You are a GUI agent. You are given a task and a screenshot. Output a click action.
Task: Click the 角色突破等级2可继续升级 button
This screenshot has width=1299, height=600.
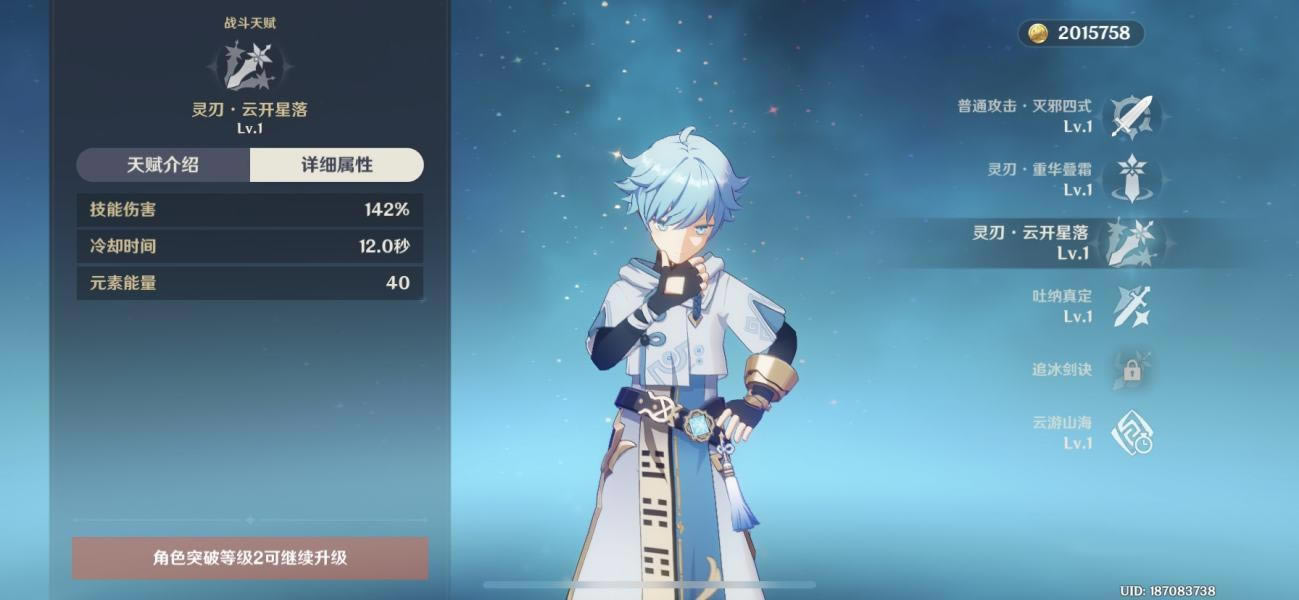[250, 558]
